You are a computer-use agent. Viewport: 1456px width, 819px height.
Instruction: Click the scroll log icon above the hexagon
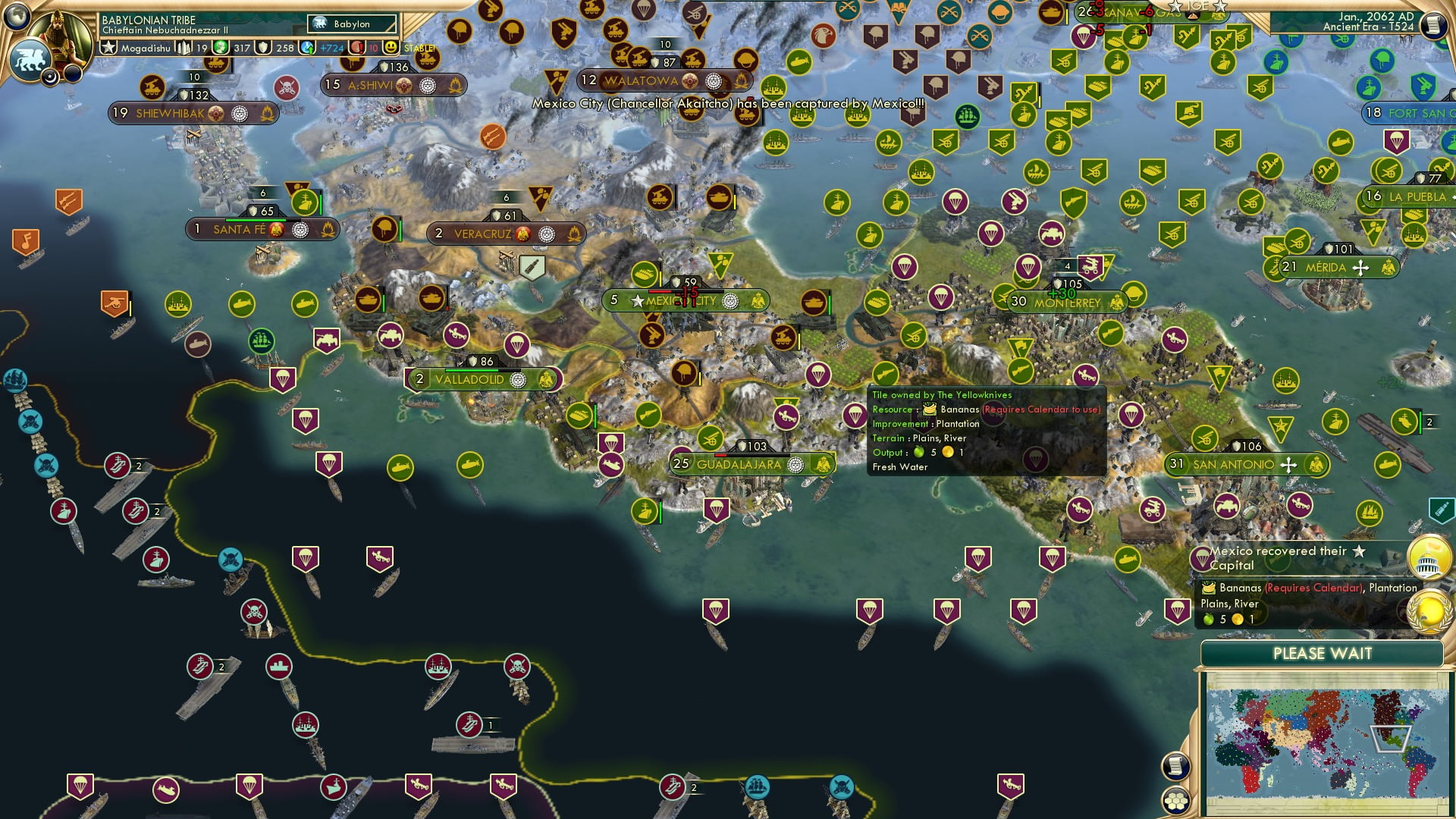click(1174, 767)
